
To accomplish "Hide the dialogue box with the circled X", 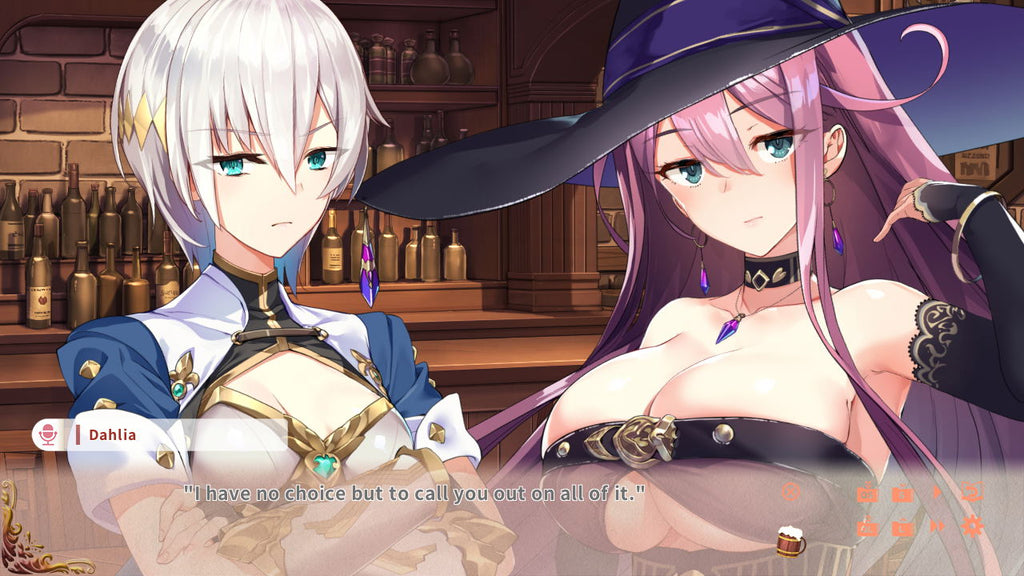I will pos(791,491).
